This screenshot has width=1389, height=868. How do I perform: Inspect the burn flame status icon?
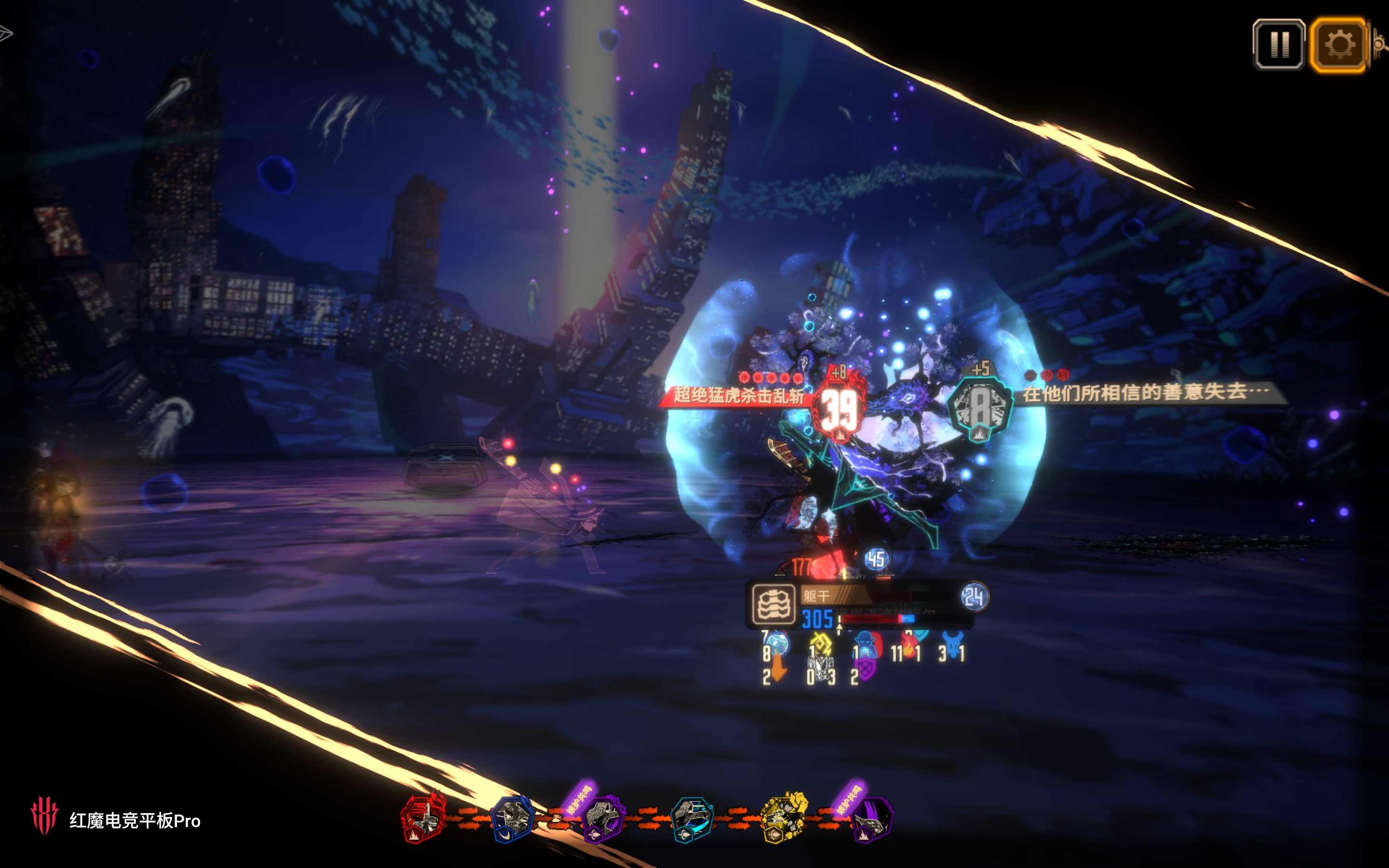tap(908, 646)
